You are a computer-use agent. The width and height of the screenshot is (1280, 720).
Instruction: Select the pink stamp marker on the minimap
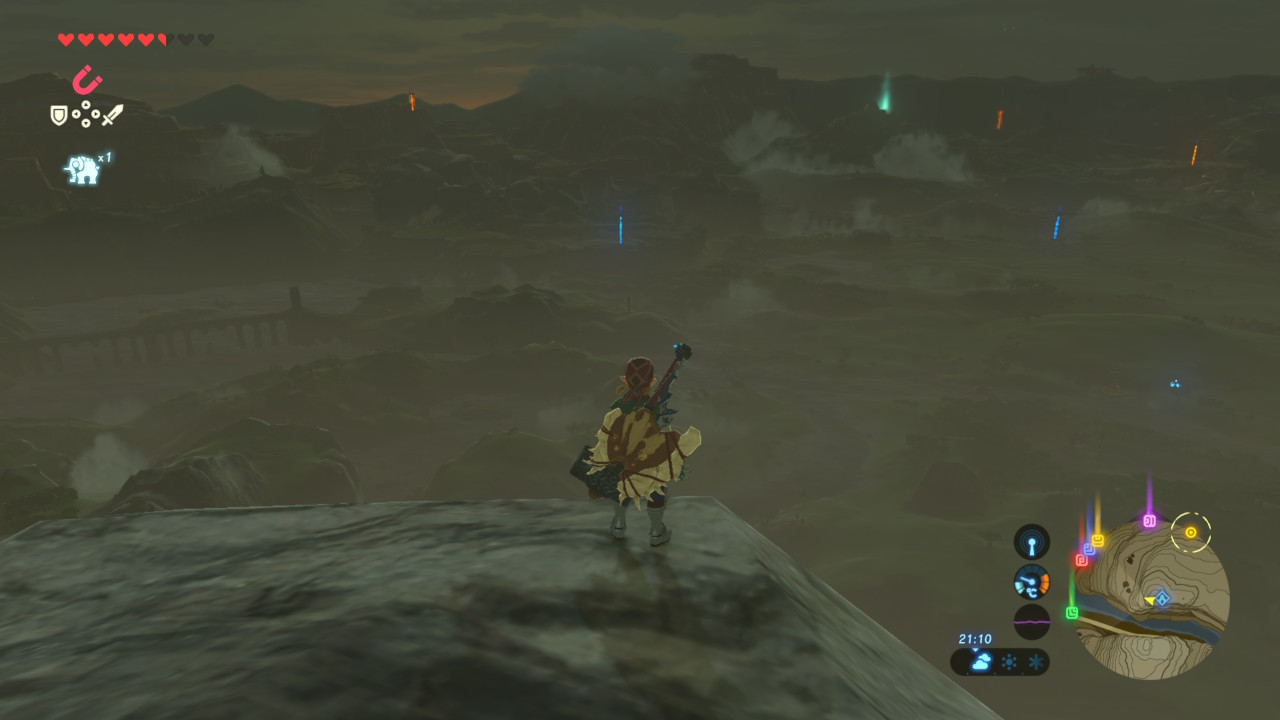pyautogui.click(x=1149, y=520)
